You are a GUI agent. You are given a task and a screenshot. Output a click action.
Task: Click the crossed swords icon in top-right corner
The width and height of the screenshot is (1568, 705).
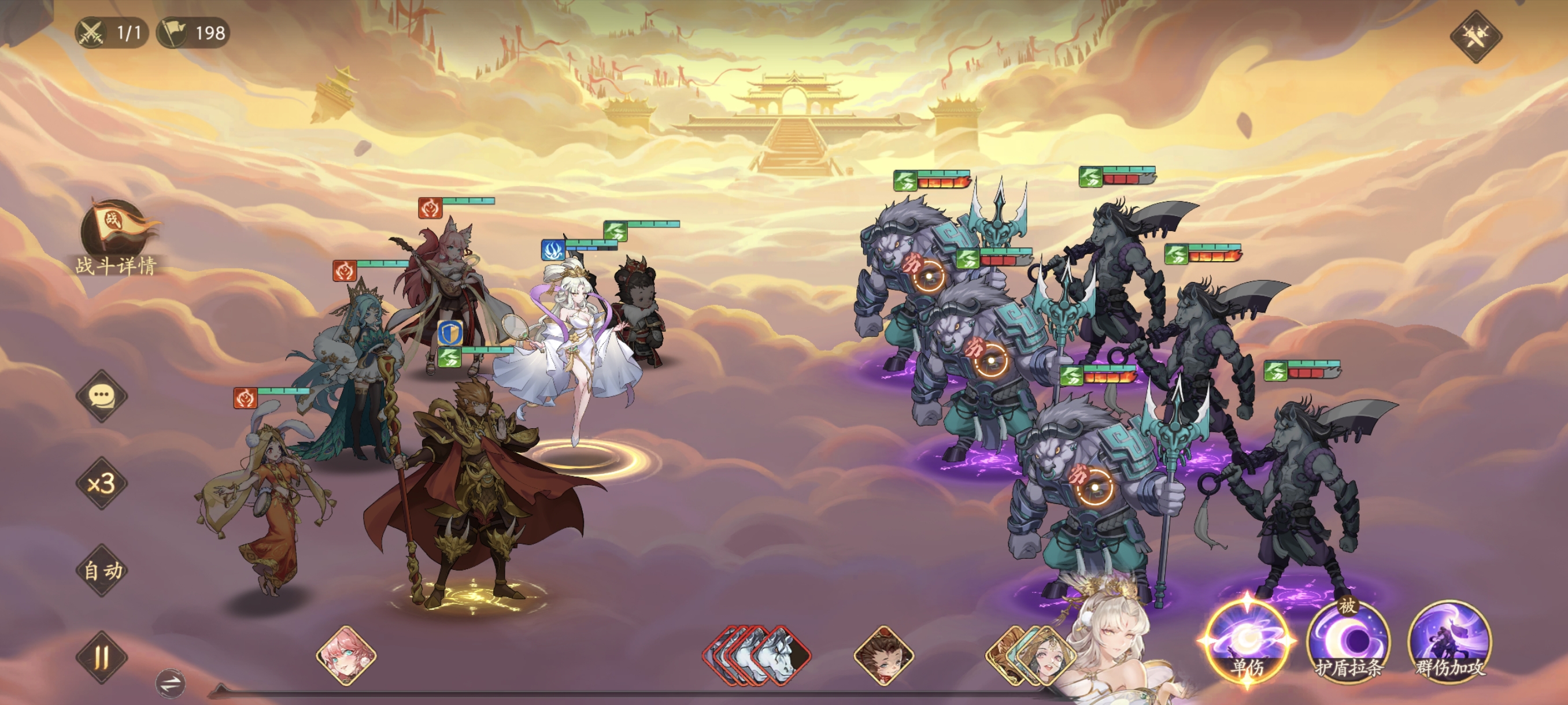pyautogui.click(x=1475, y=36)
